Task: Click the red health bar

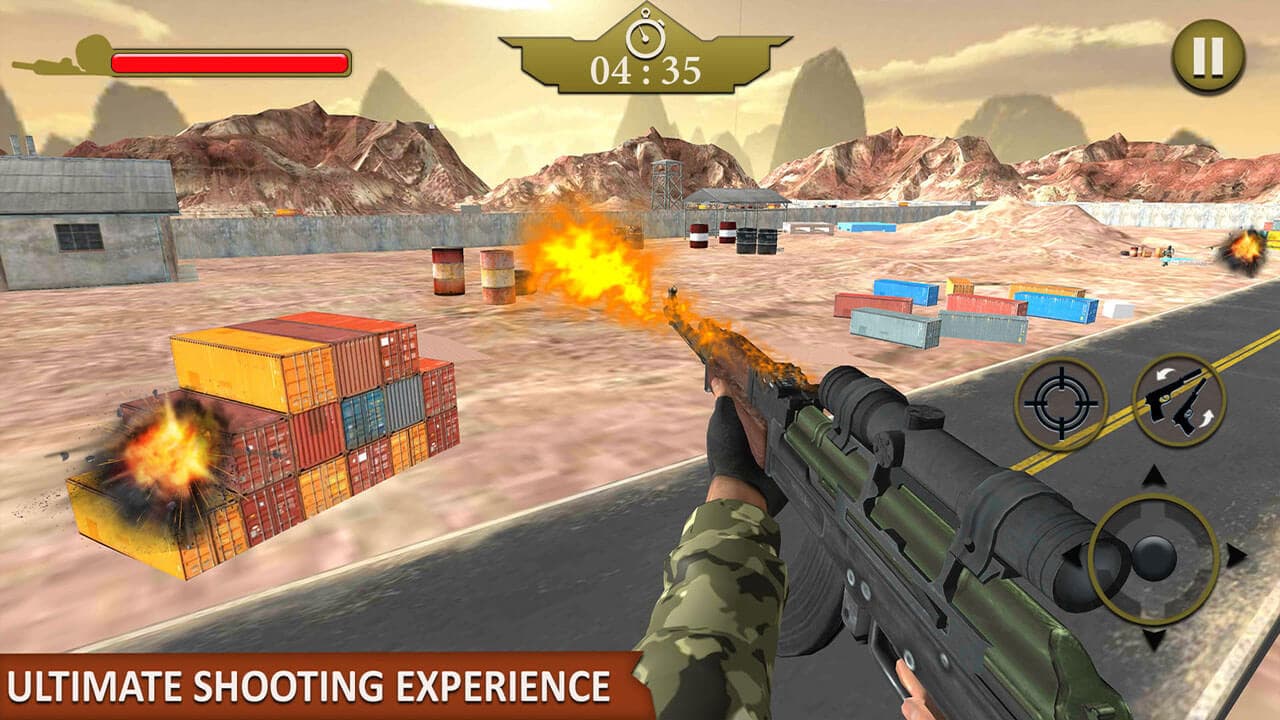Action: tap(230, 63)
